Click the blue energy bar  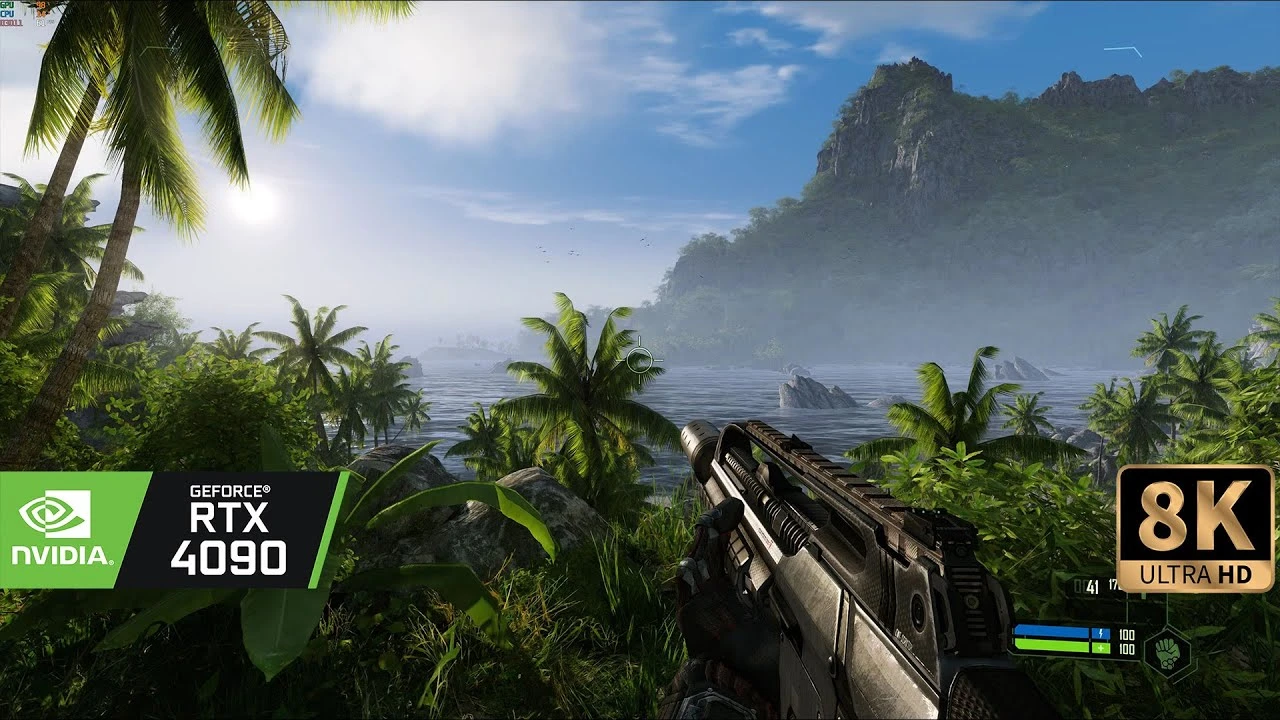1050,630
